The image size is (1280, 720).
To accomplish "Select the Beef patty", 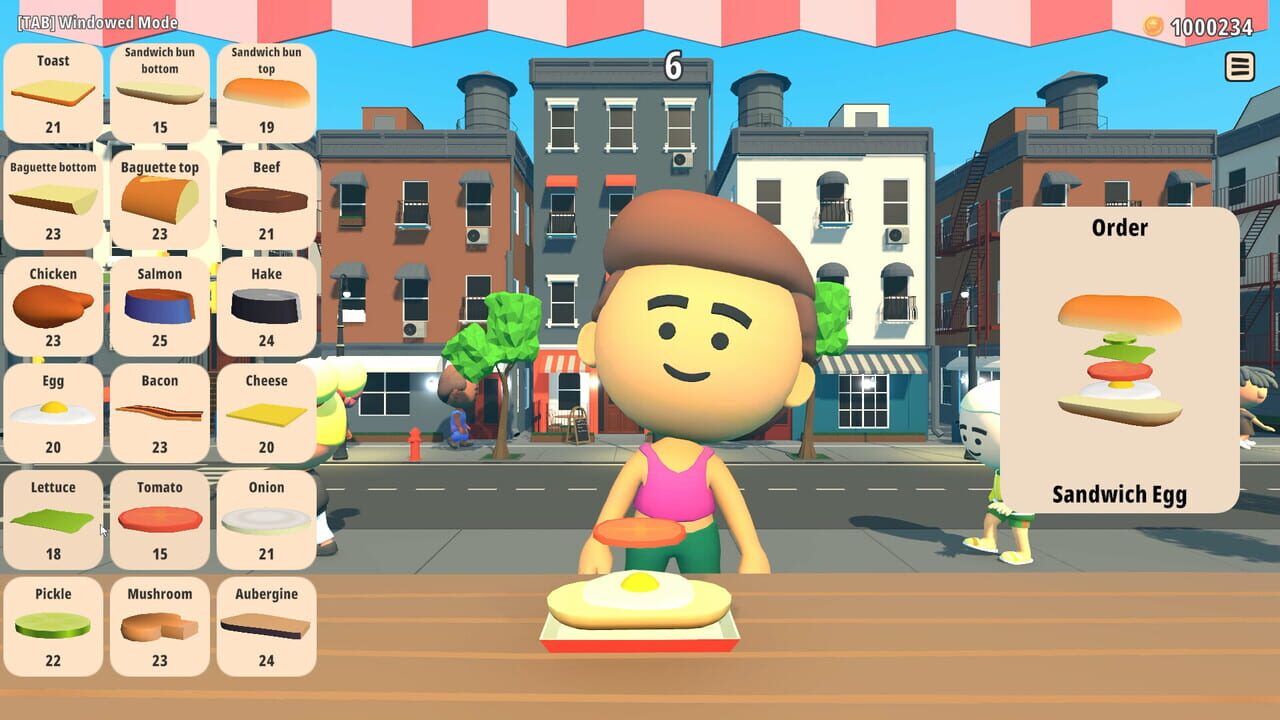I will tap(266, 198).
